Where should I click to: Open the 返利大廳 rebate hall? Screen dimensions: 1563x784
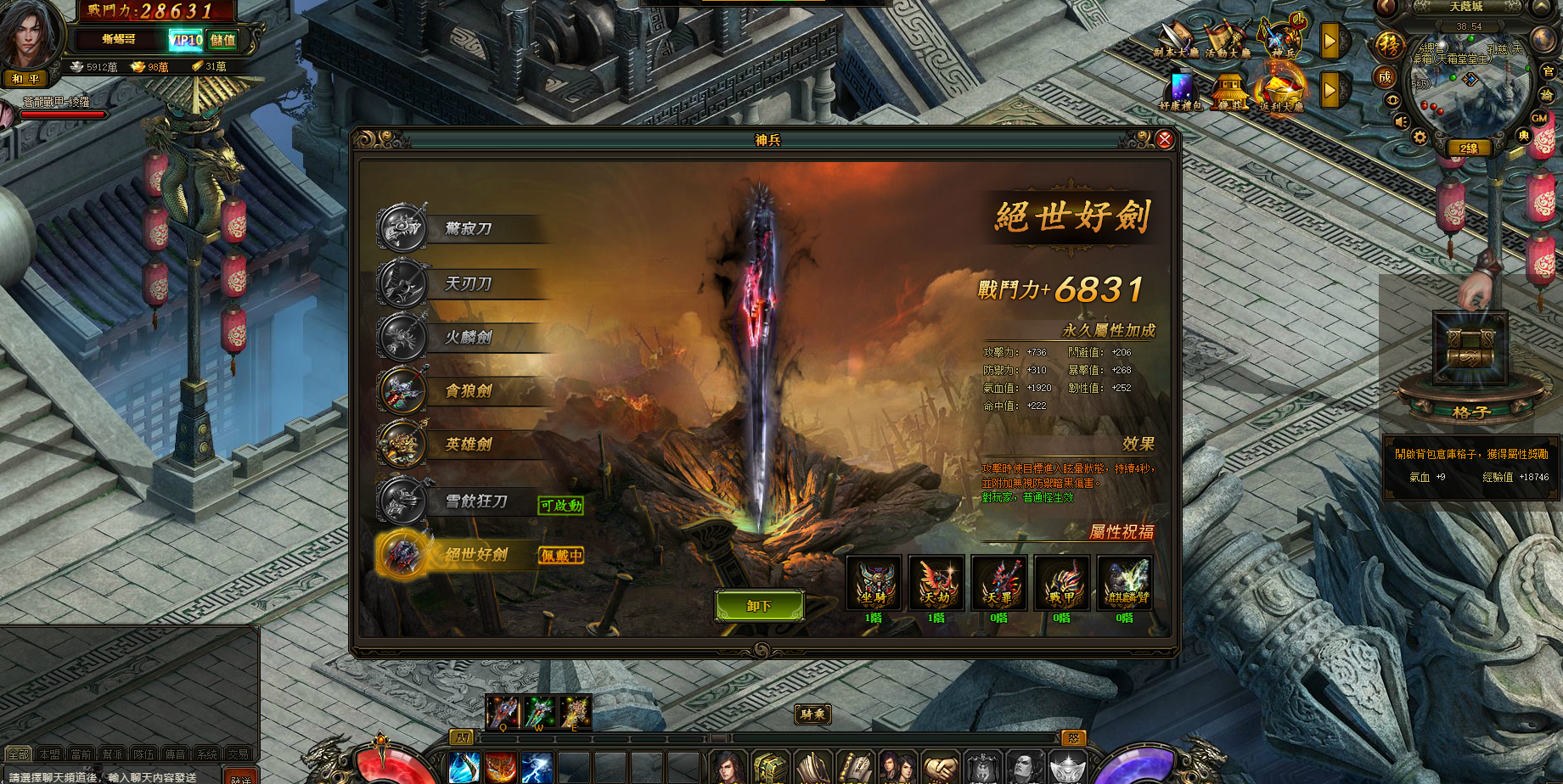point(1281,92)
